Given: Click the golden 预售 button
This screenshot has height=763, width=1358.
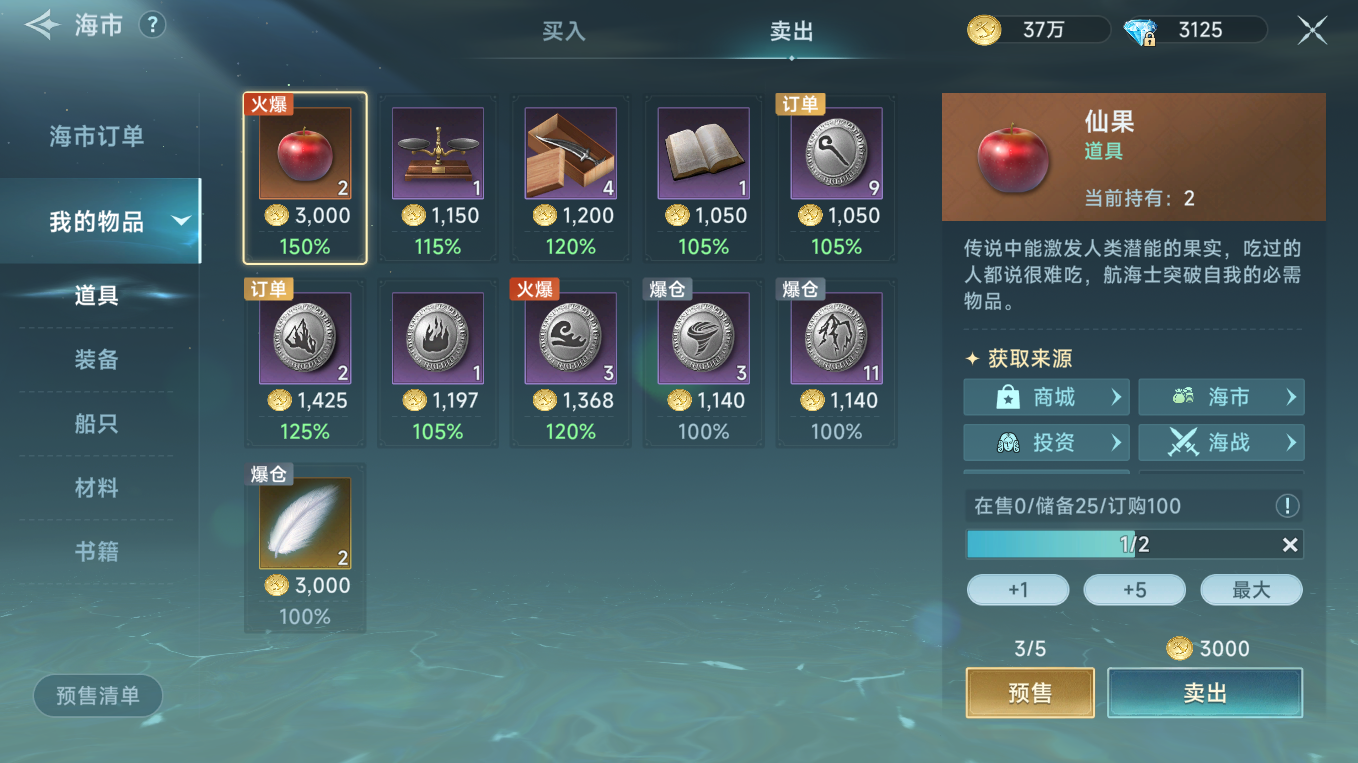Looking at the screenshot, I should [x=1030, y=692].
